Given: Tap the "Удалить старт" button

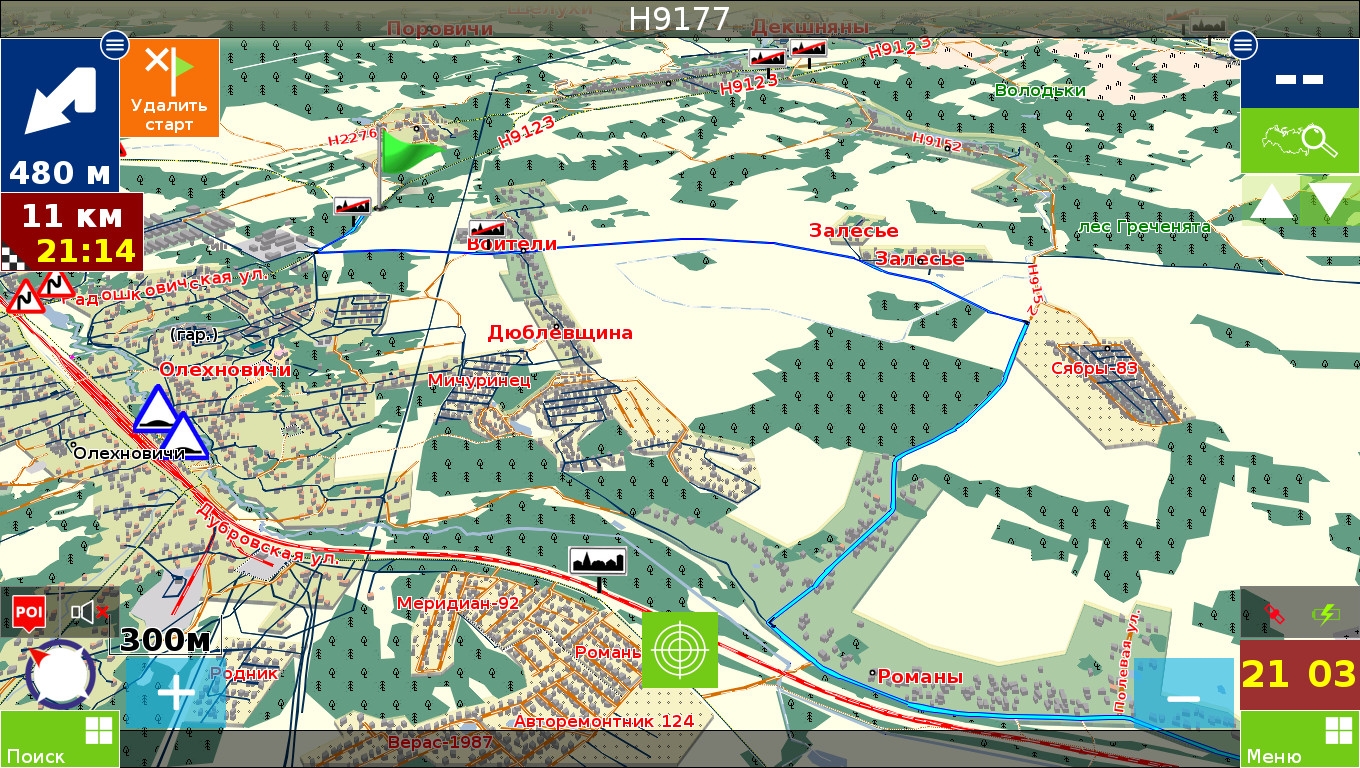Looking at the screenshot, I should [169, 88].
